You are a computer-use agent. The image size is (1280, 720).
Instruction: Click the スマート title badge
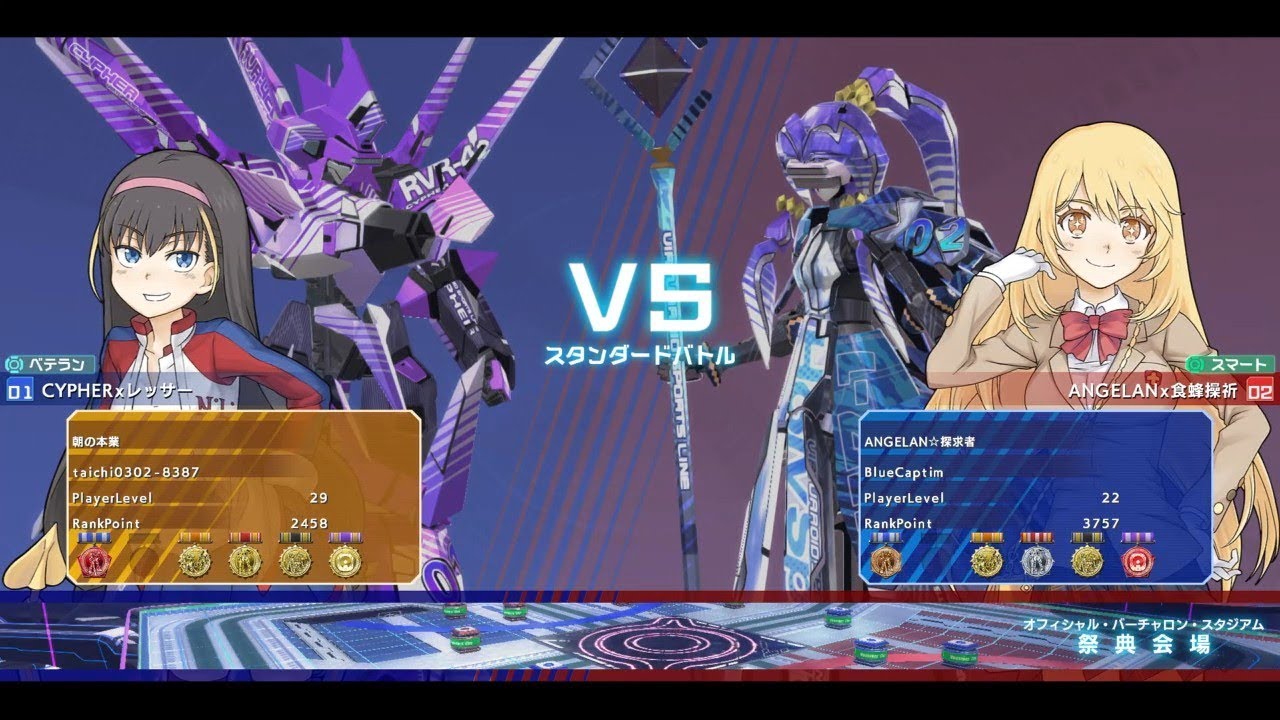click(x=1230, y=365)
